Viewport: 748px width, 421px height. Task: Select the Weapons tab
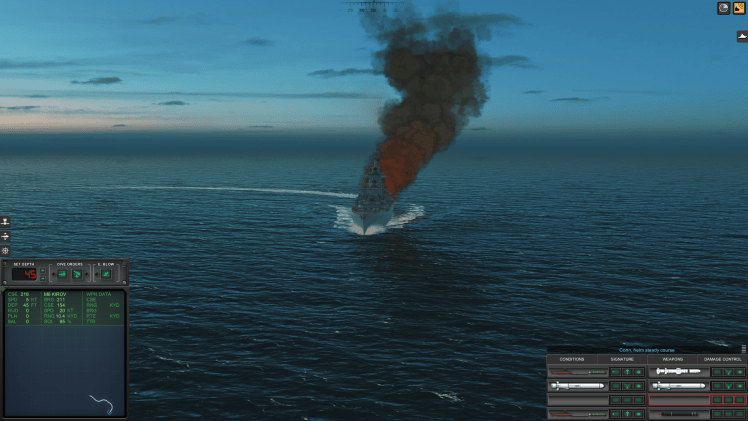(672, 359)
